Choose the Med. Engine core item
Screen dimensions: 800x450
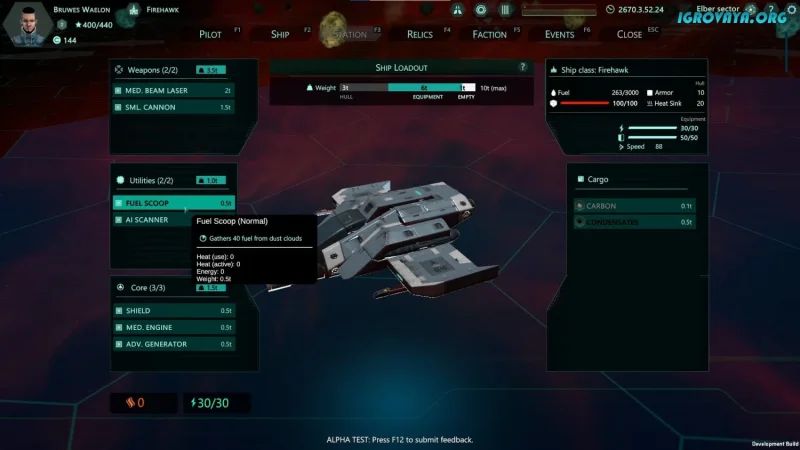(x=173, y=327)
